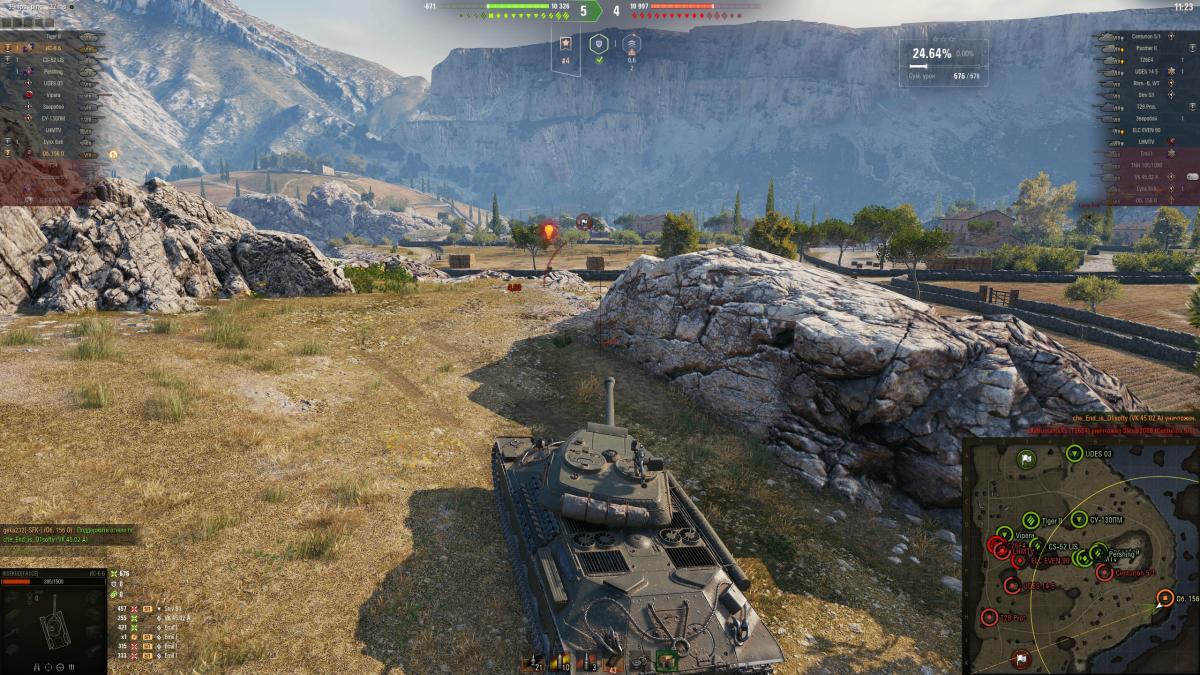Ping the UDES 03 ally marker on minimap
Viewport: 1200px width, 675px height.
point(1075,452)
